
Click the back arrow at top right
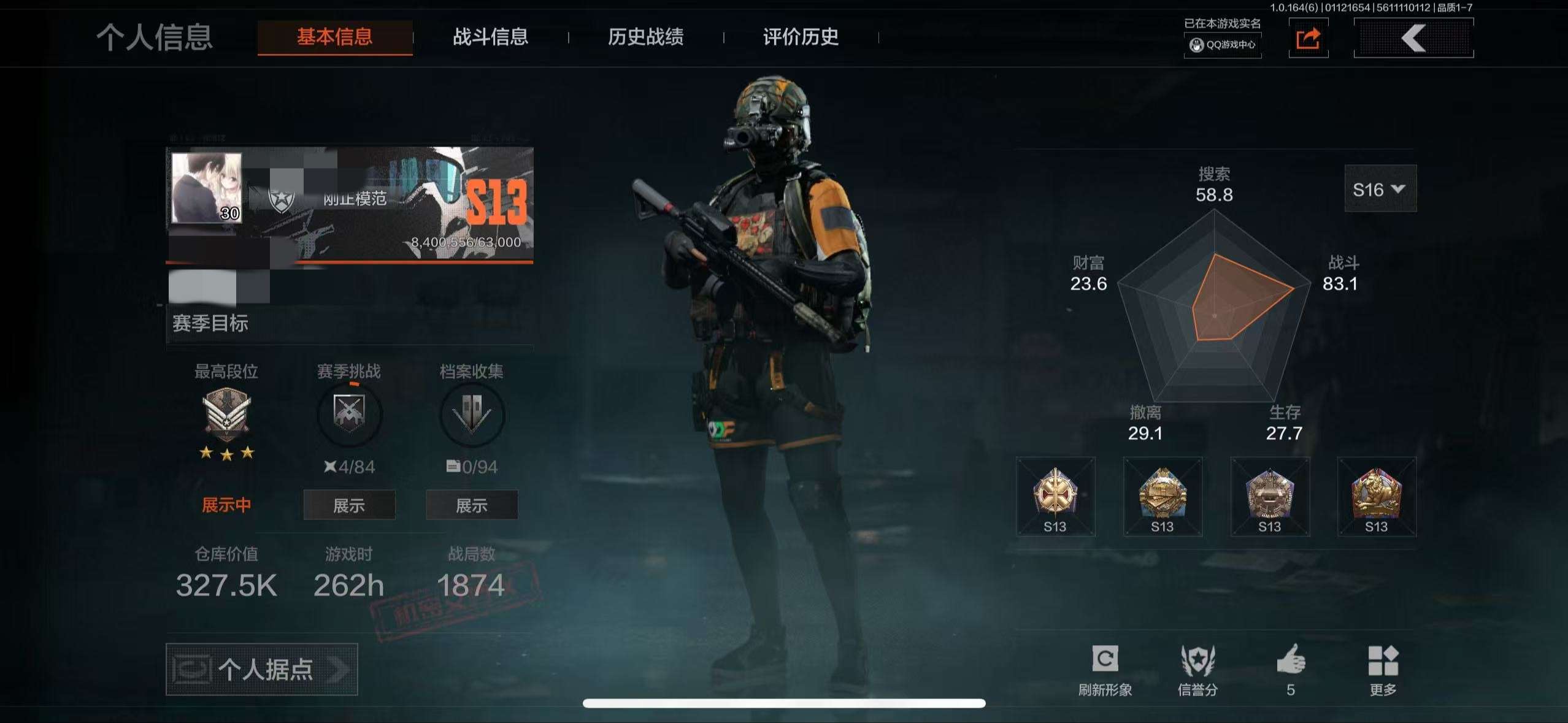click(x=1414, y=38)
